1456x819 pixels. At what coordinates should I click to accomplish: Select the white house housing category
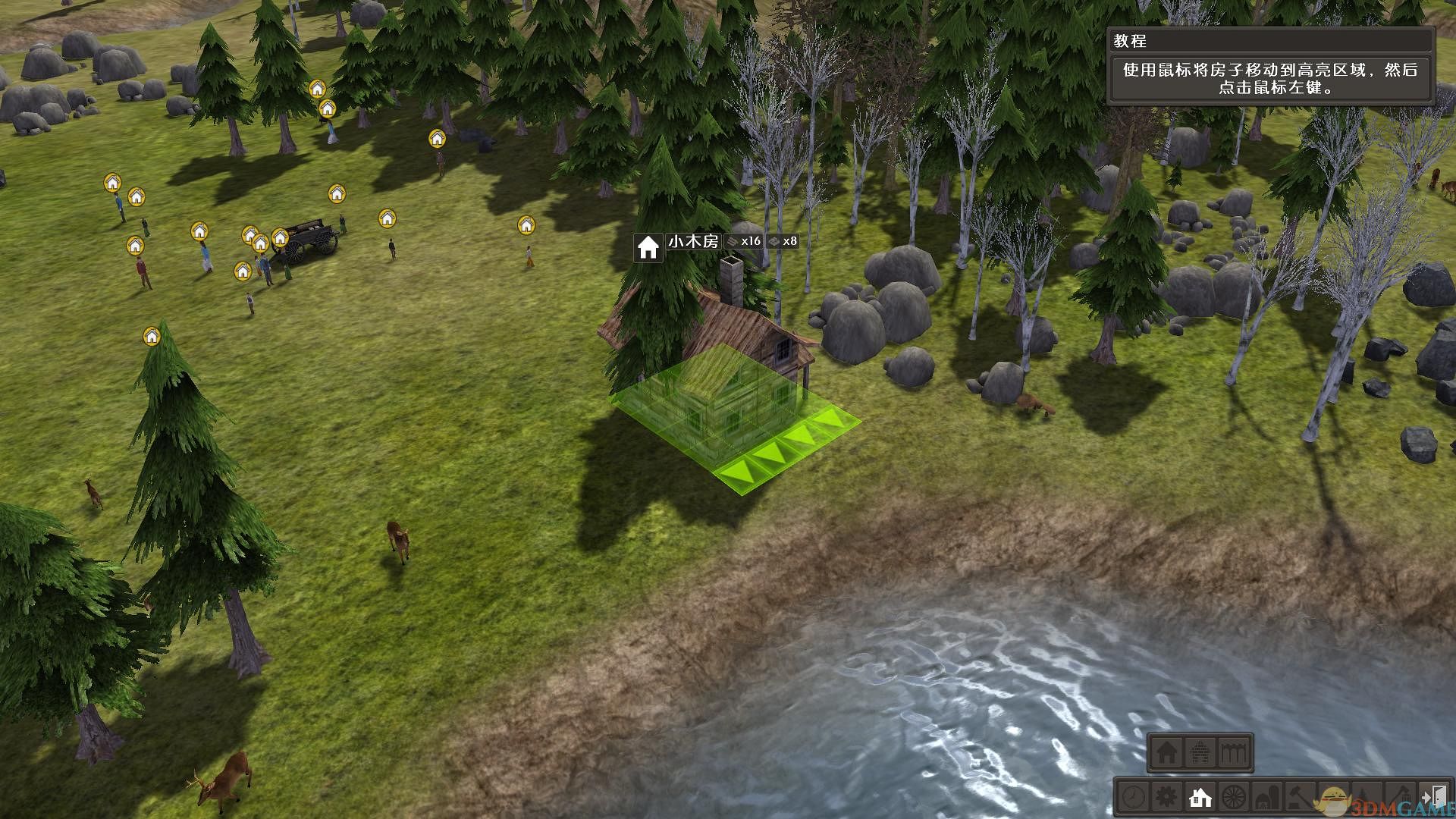click(x=1200, y=798)
